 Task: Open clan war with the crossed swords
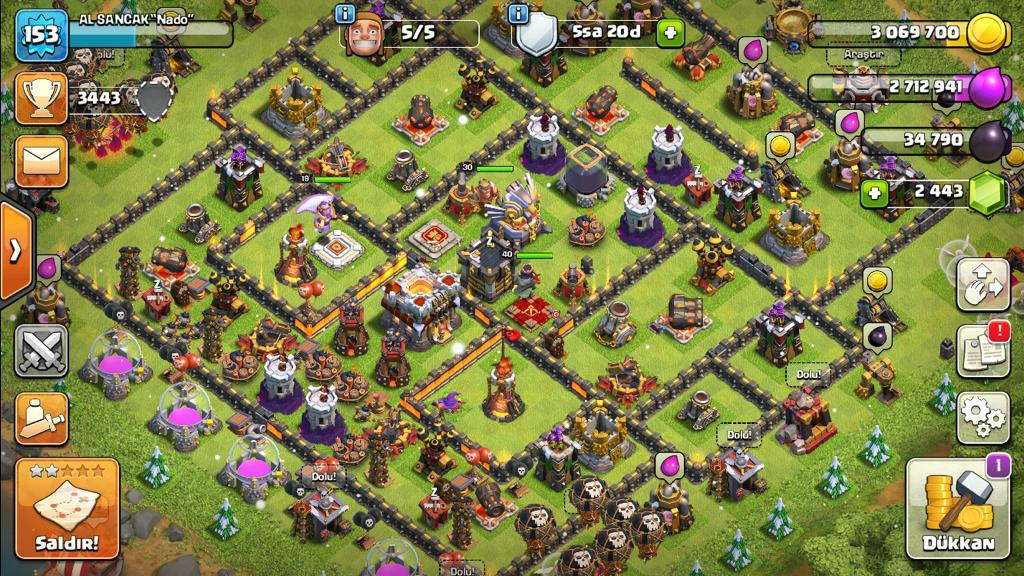(41, 350)
